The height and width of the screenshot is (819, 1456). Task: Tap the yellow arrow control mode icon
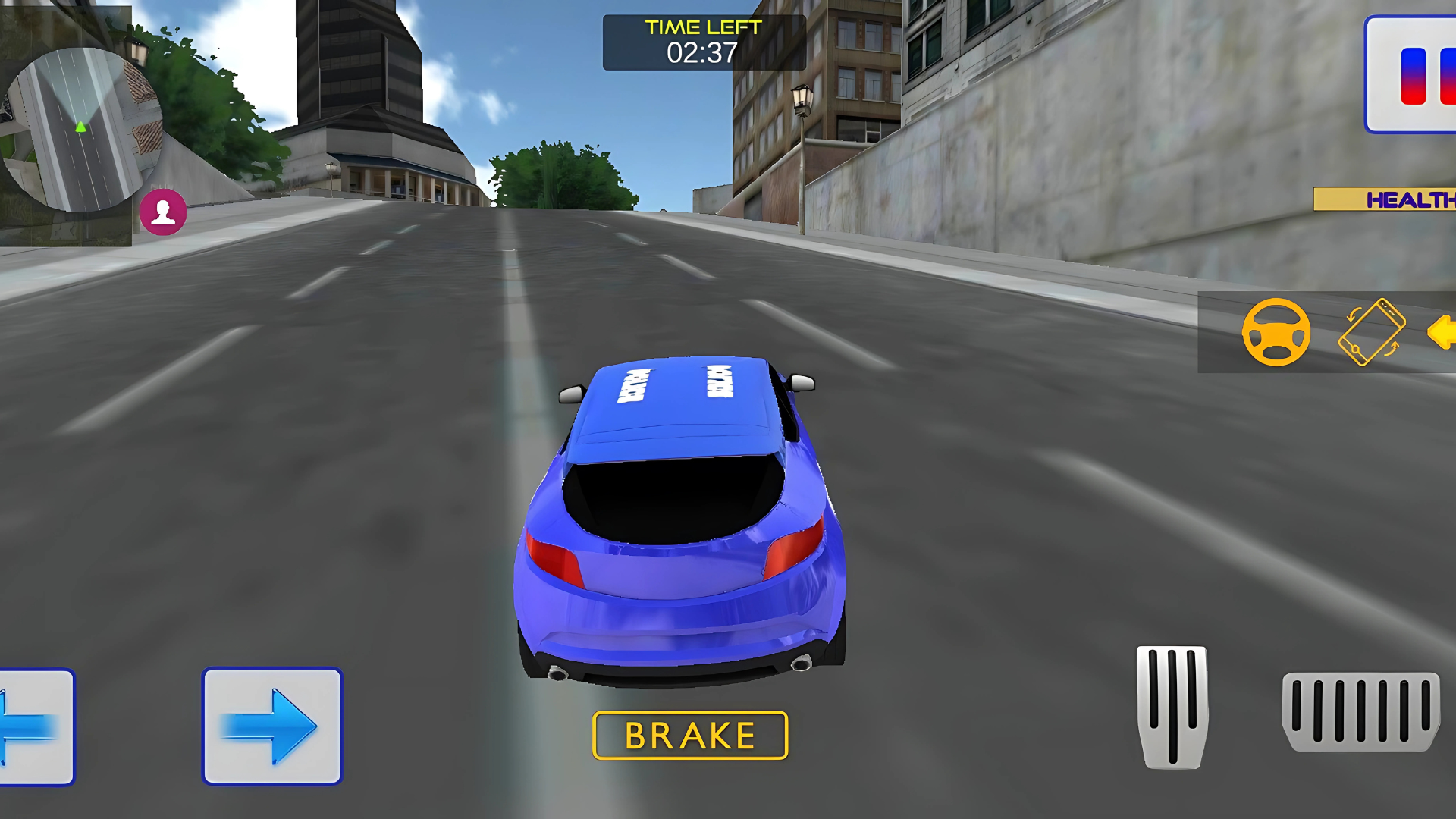tap(1440, 332)
